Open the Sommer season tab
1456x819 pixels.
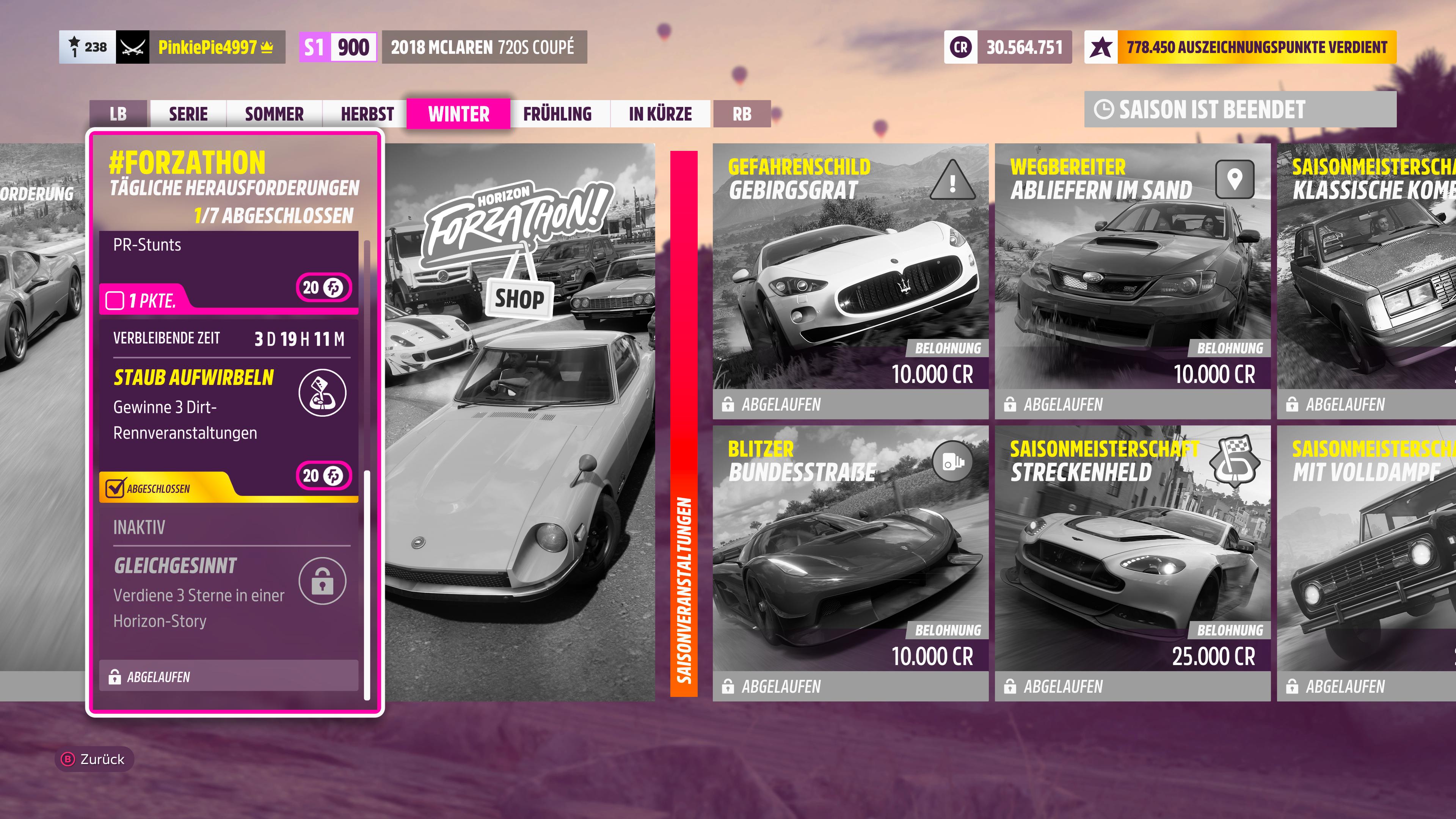274,114
